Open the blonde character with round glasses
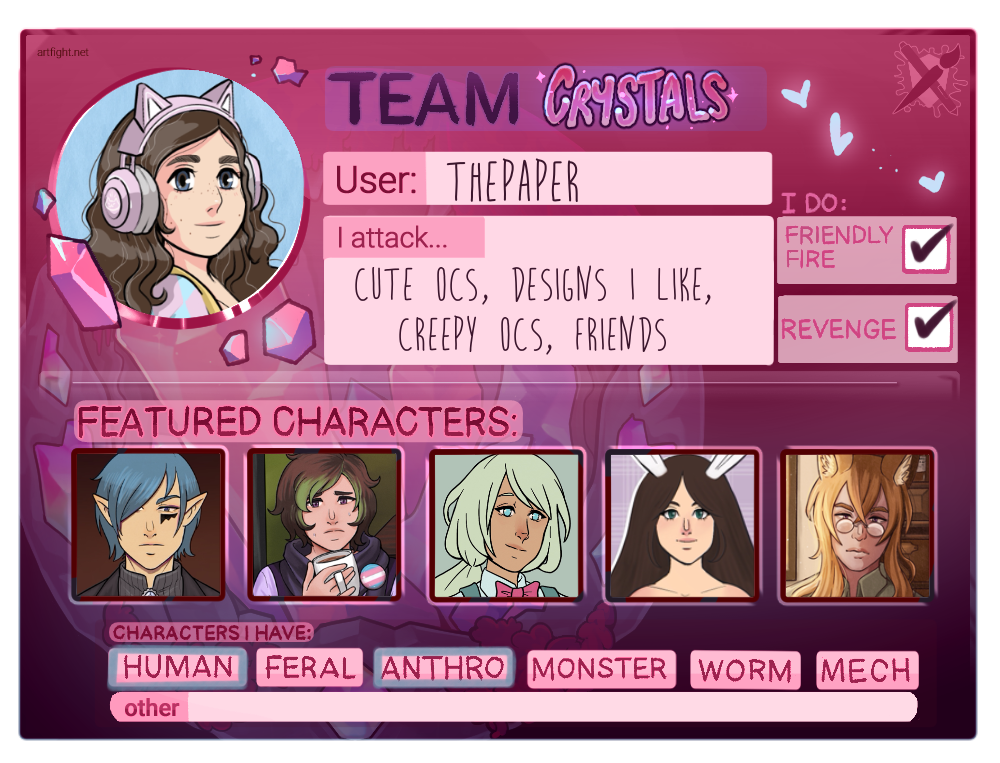 [x=857, y=524]
